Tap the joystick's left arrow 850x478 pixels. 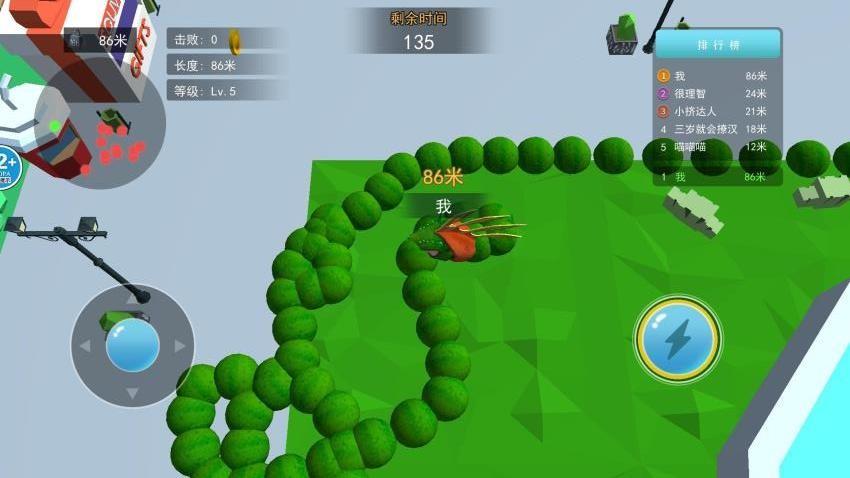[84, 346]
